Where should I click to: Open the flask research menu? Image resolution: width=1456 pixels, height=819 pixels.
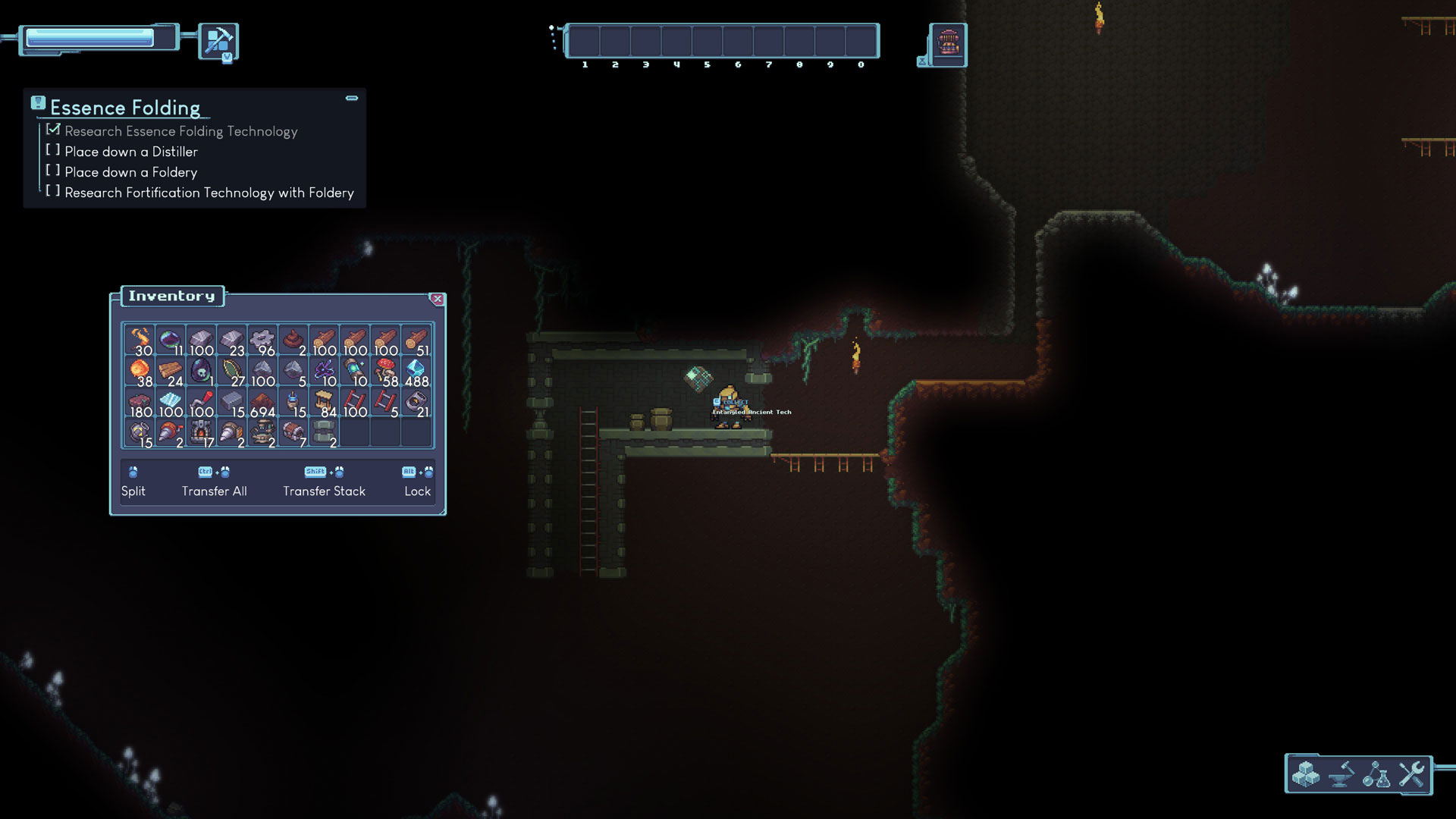pos(1376,774)
